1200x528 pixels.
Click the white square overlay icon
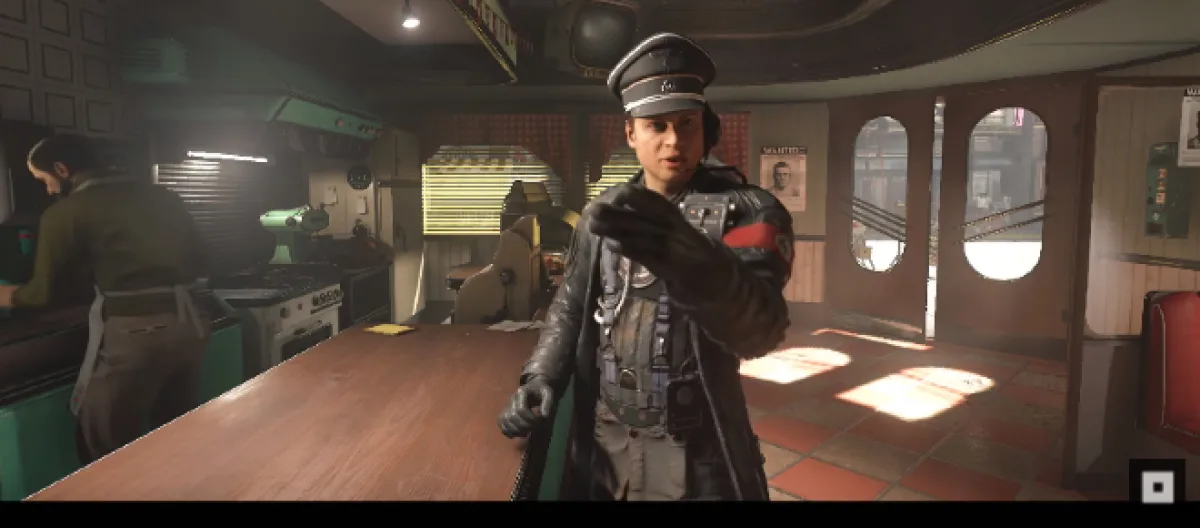tap(1157, 486)
